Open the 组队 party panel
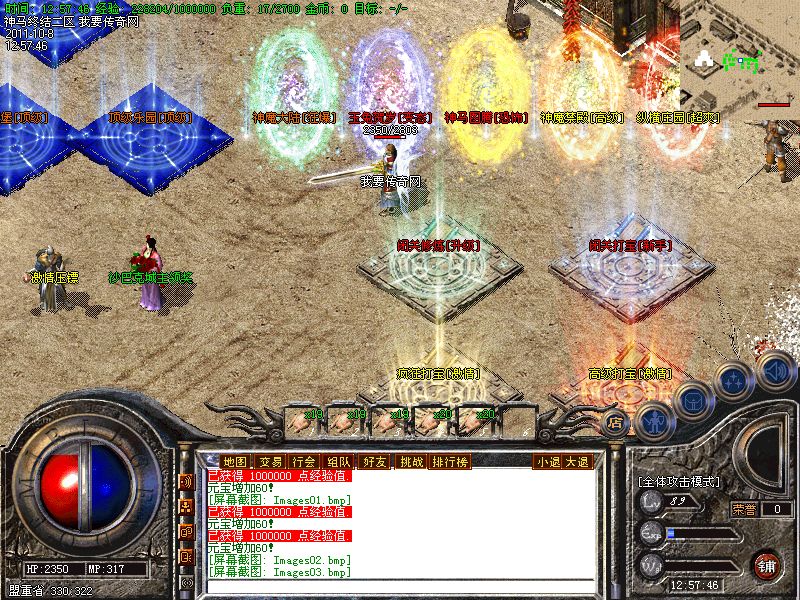This screenshot has height=600, width=800. point(338,461)
